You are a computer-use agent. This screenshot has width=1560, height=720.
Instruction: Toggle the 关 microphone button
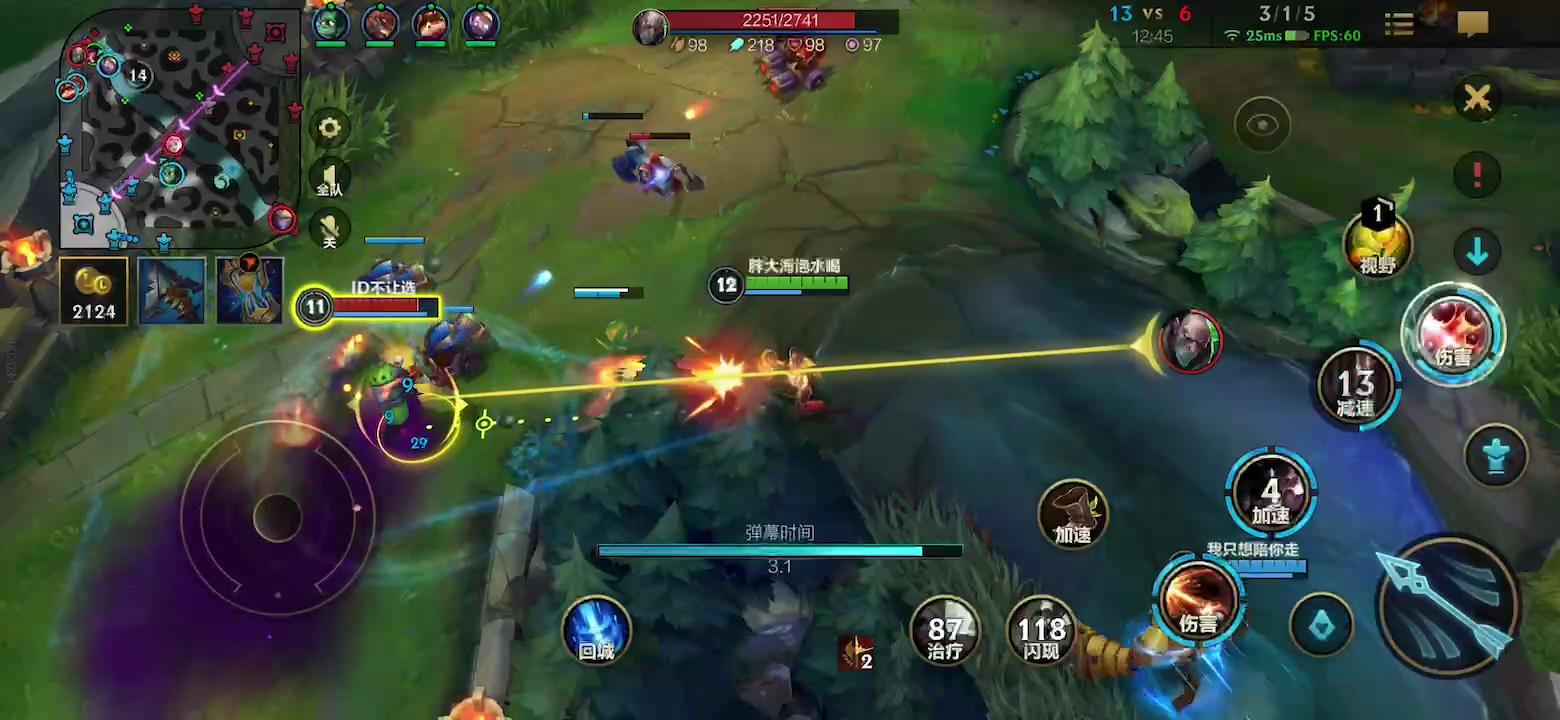click(x=329, y=229)
